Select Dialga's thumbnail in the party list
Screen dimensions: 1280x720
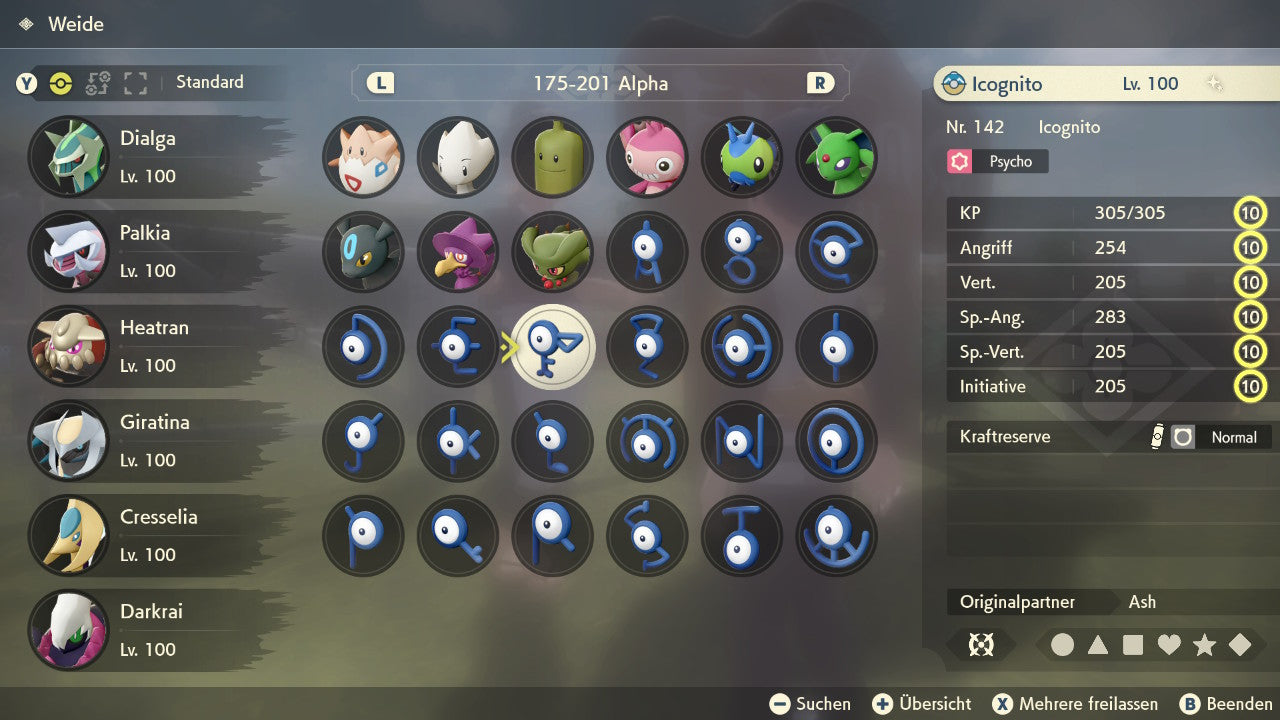tap(68, 157)
